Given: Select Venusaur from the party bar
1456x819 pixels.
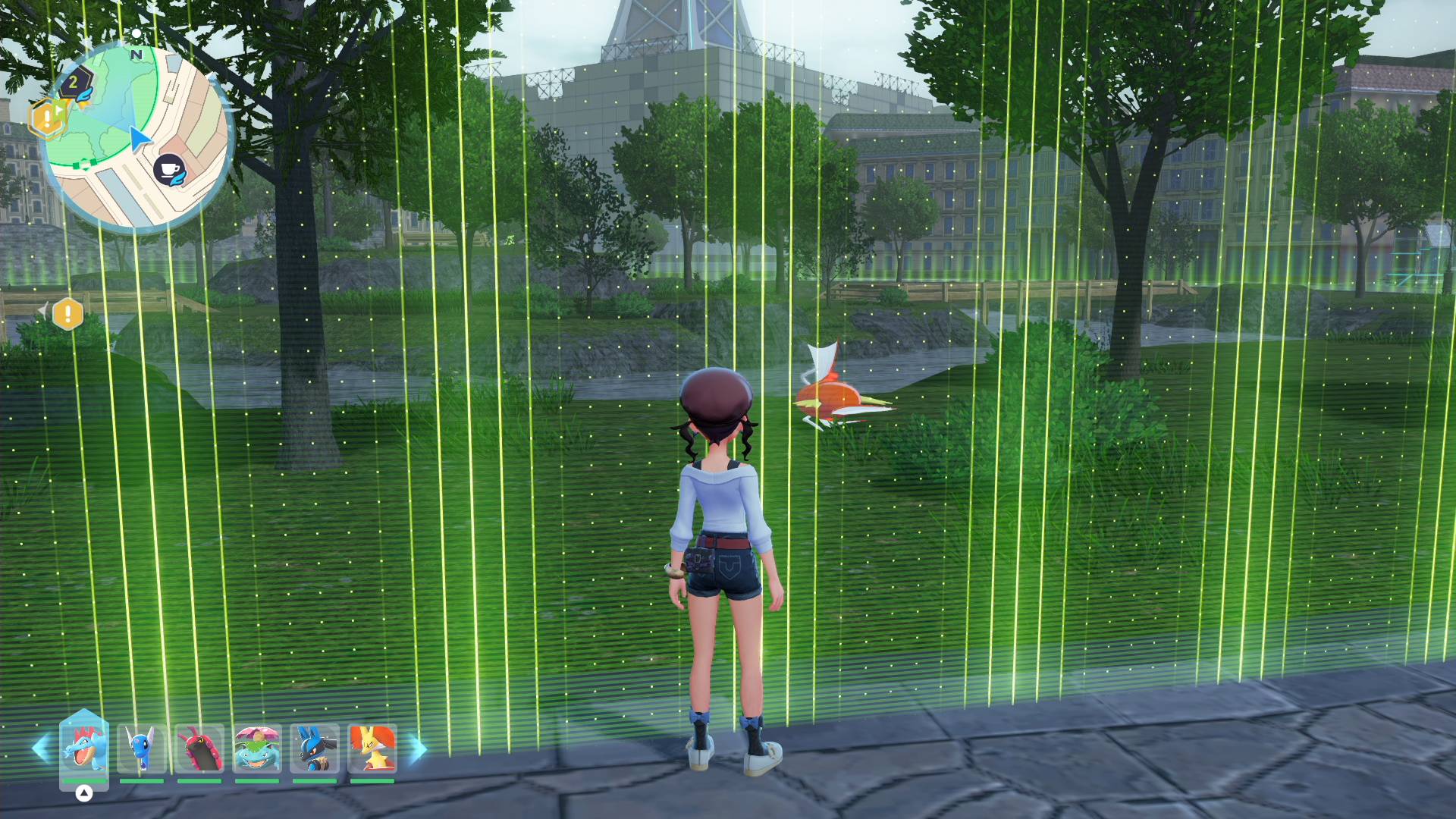Looking at the screenshot, I should click(x=257, y=748).
